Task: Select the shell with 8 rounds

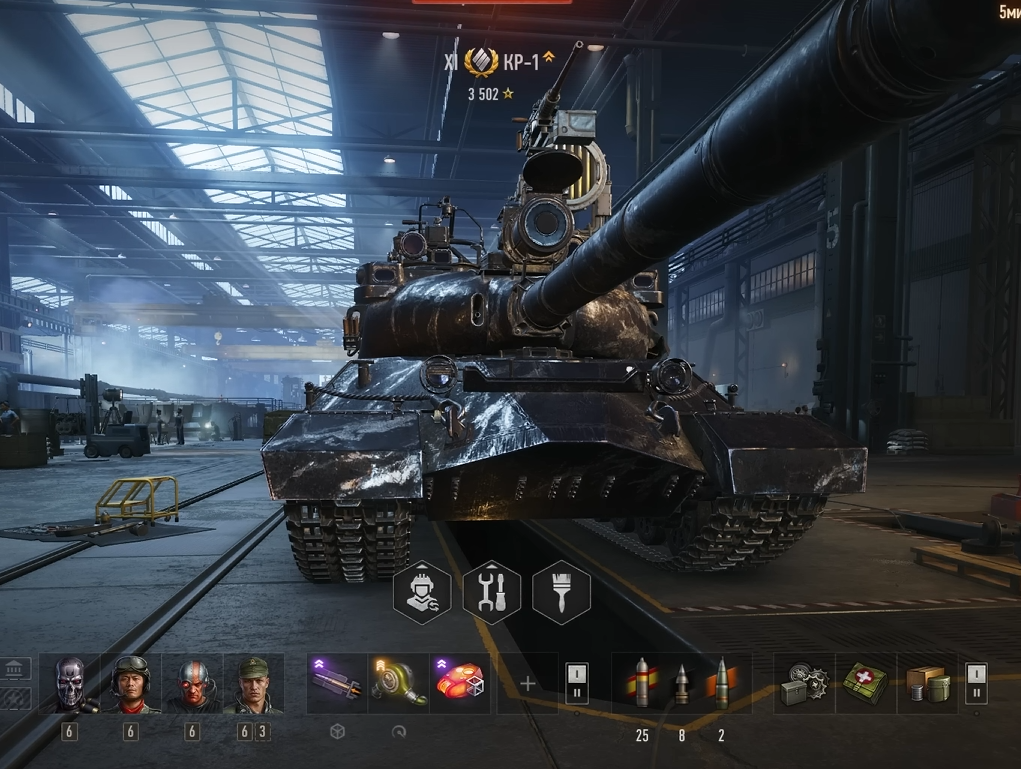Action: [682, 684]
